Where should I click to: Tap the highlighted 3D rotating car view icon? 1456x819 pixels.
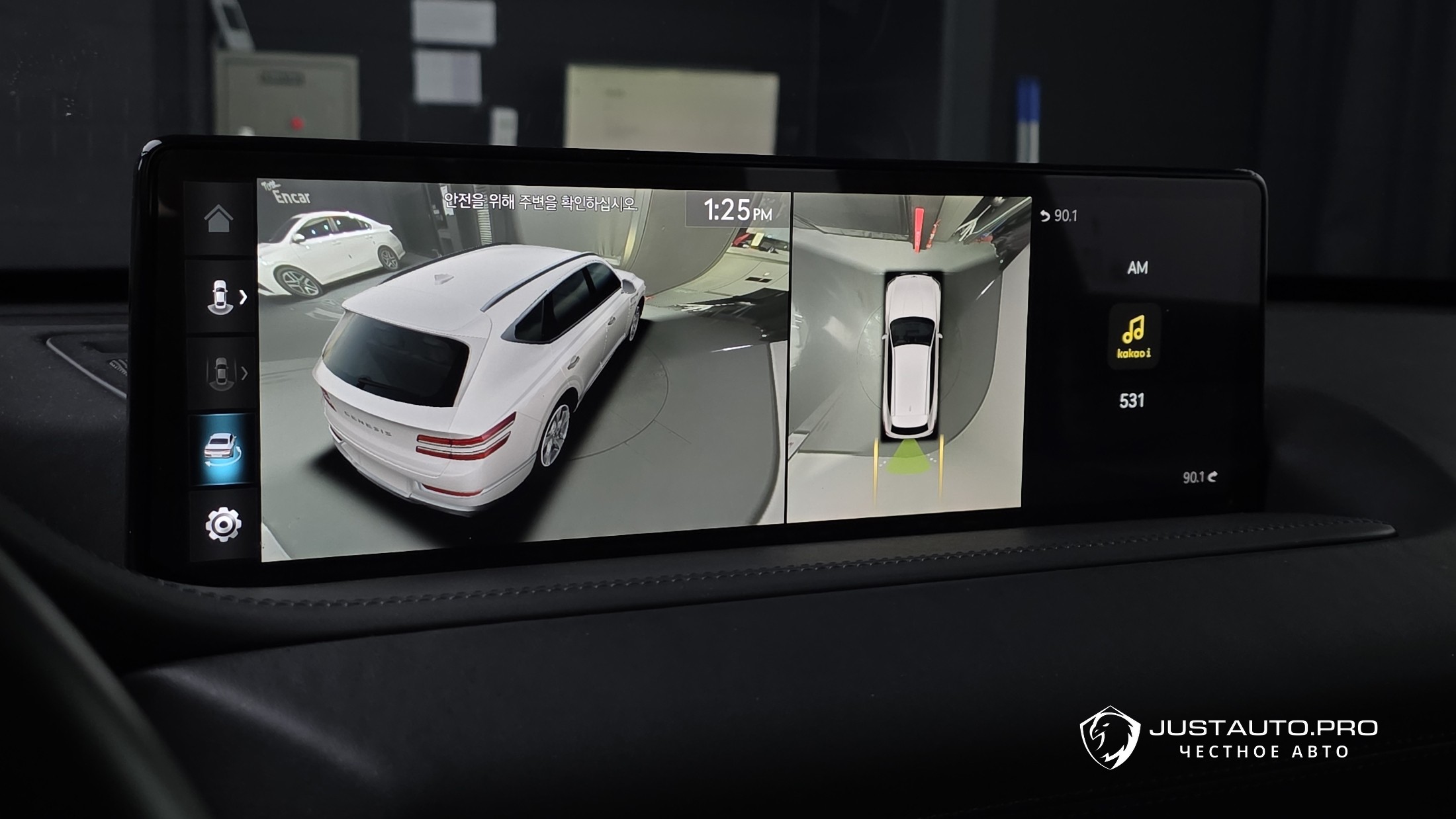coord(222,451)
